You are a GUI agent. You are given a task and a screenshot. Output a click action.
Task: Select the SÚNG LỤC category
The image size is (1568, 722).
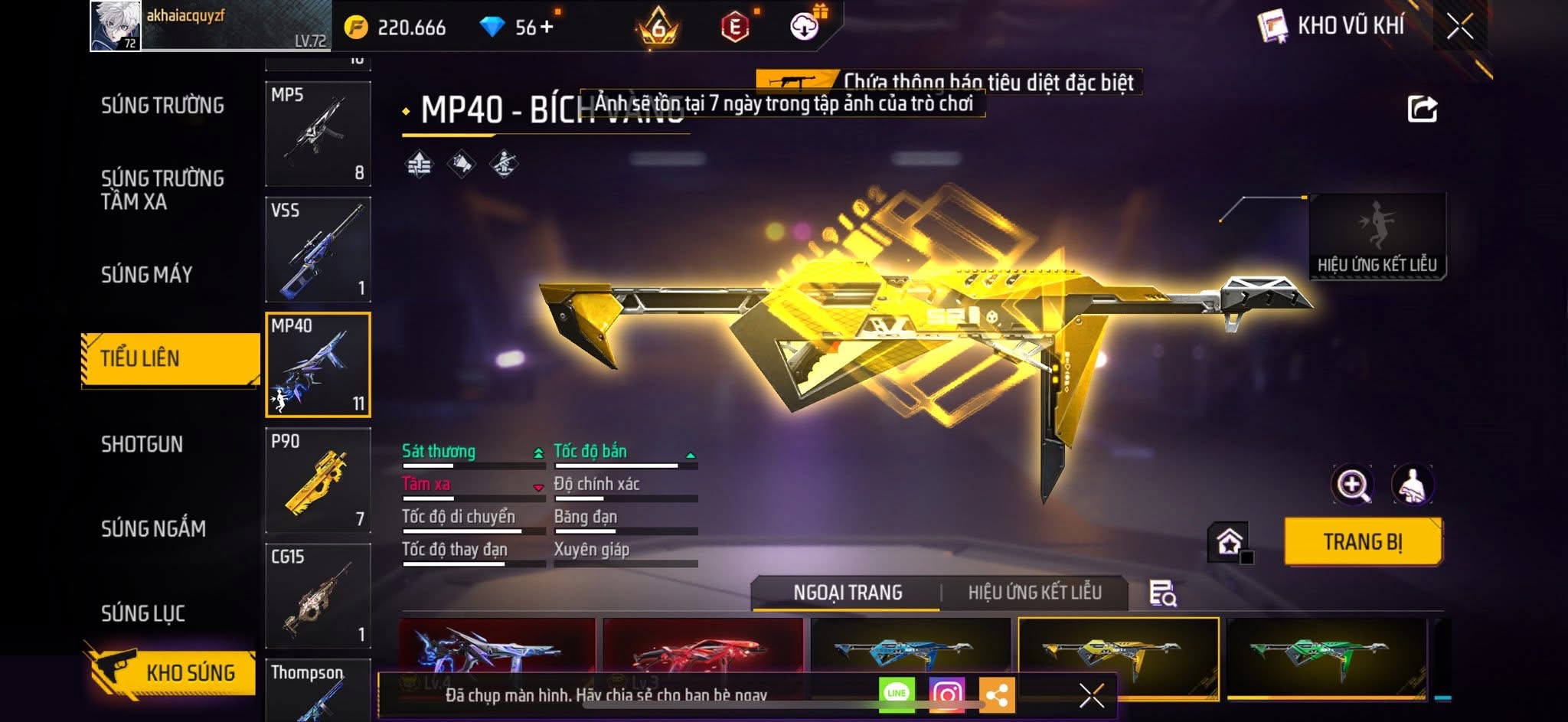[143, 613]
